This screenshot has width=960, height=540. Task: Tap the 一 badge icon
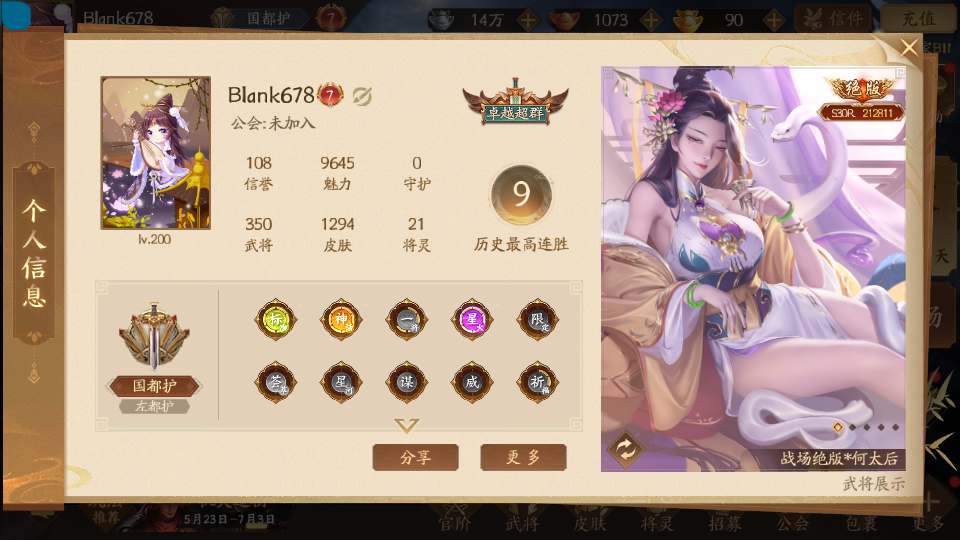point(406,320)
